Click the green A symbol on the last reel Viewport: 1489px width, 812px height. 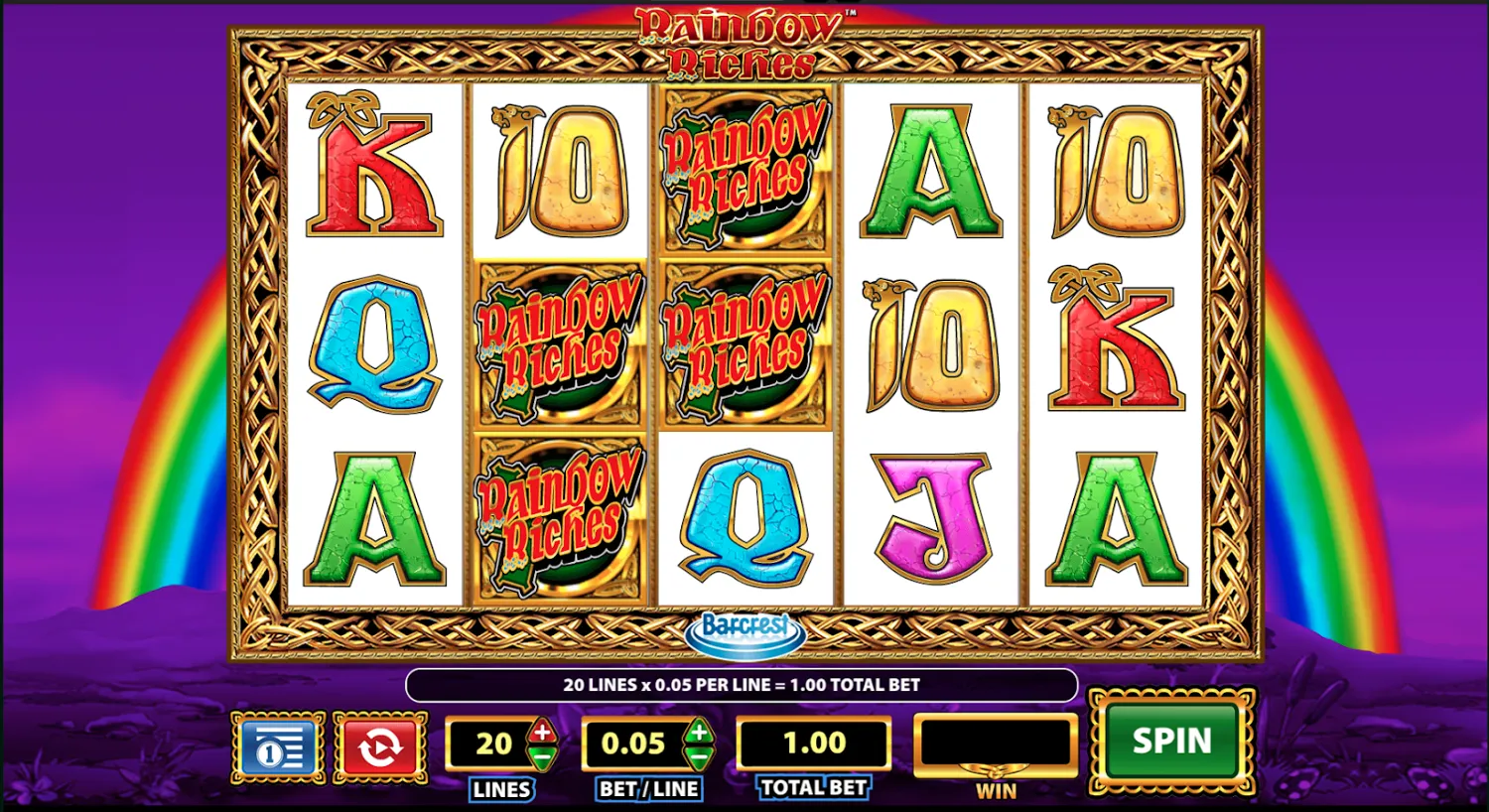click(1116, 514)
